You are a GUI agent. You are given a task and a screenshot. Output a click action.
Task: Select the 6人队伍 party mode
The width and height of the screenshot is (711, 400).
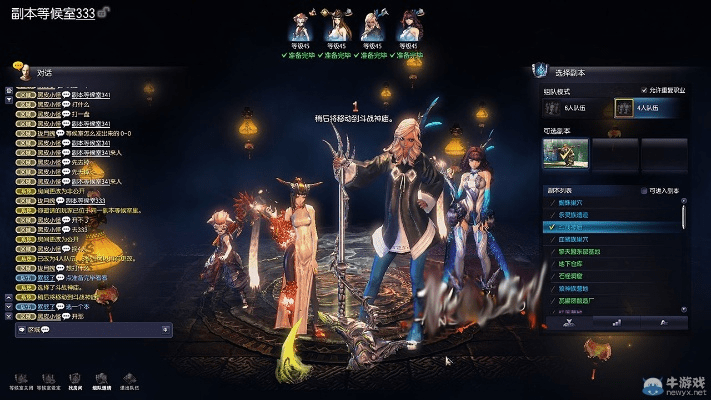coord(570,107)
